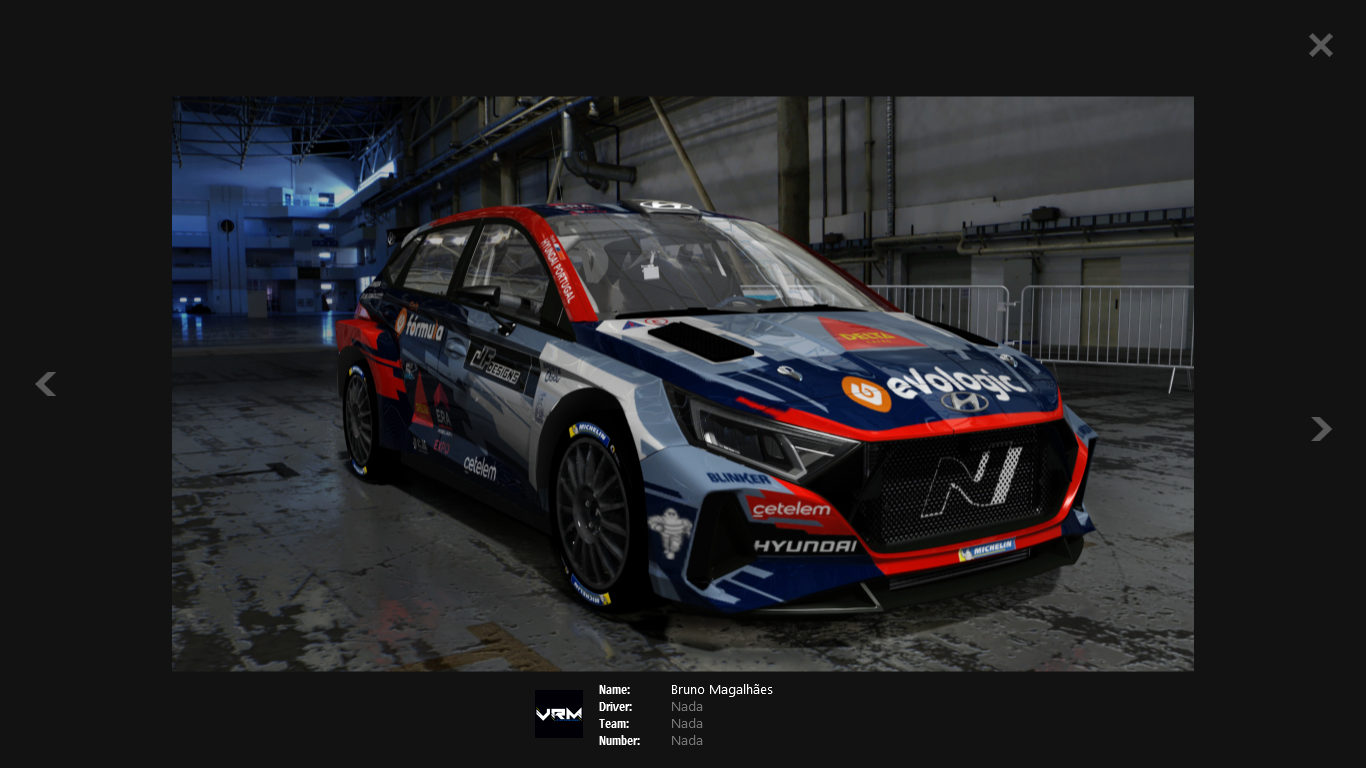1366x768 pixels.
Task: Open the Bruno Magalhães name link
Action: [x=721, y=690]
